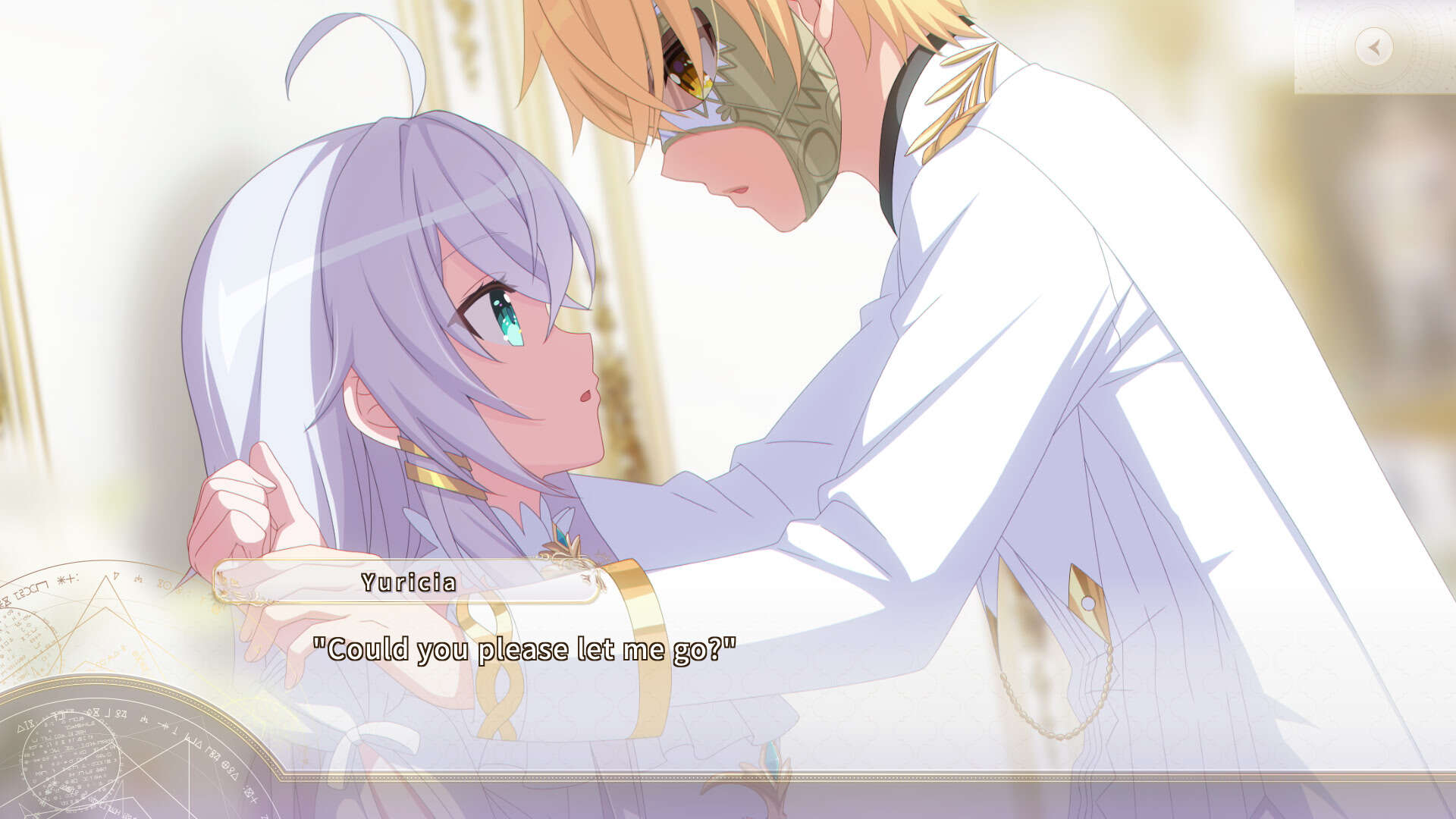Click the dialogue box to advance the story
Image resolution: width=1456 pixels, height=819 pixels.
pos(728,682)
